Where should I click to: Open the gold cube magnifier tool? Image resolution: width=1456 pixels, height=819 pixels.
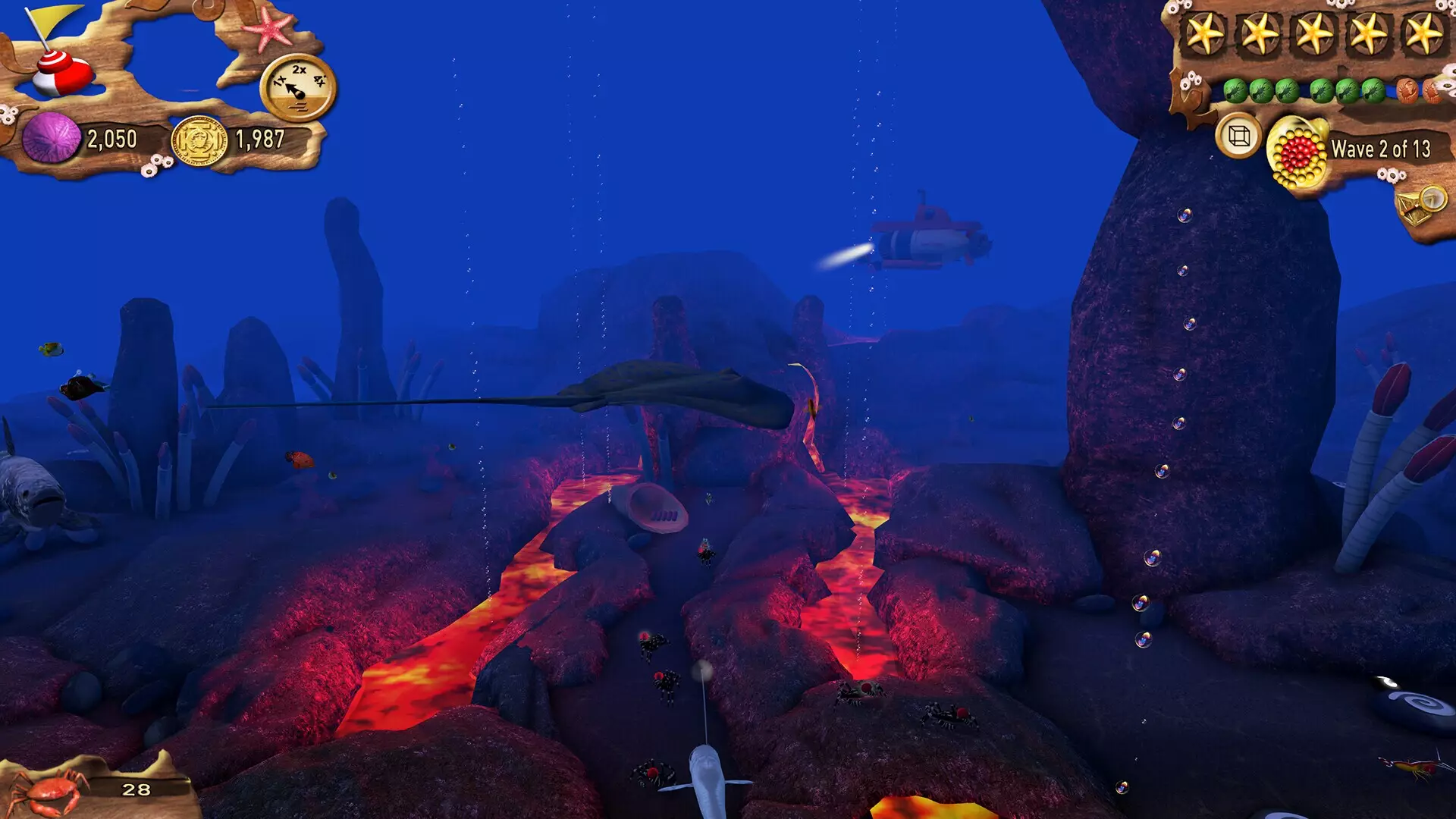(x=1420, y=206)
